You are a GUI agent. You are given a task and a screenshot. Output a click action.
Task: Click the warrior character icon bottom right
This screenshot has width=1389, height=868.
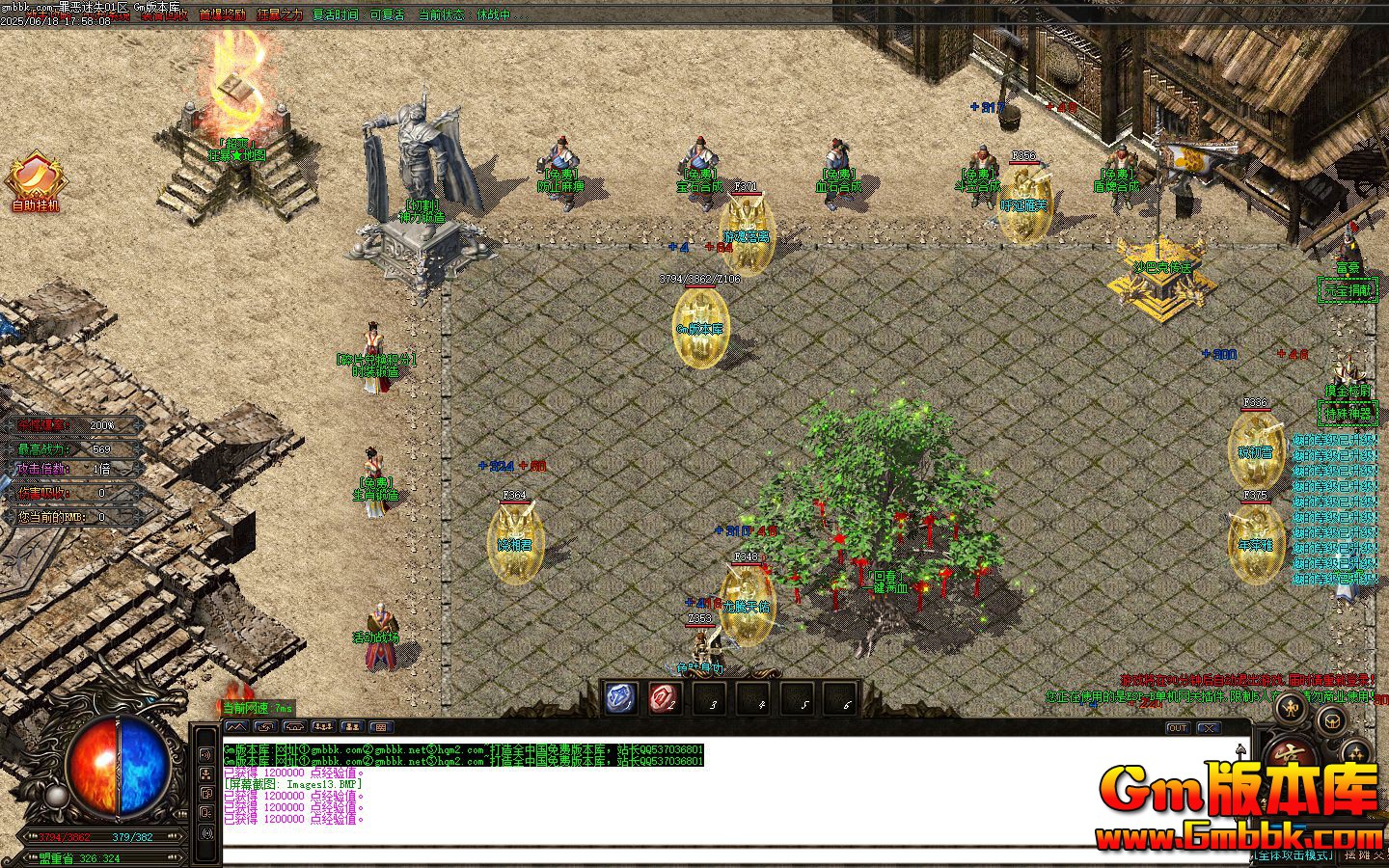tap(1289, 708)
